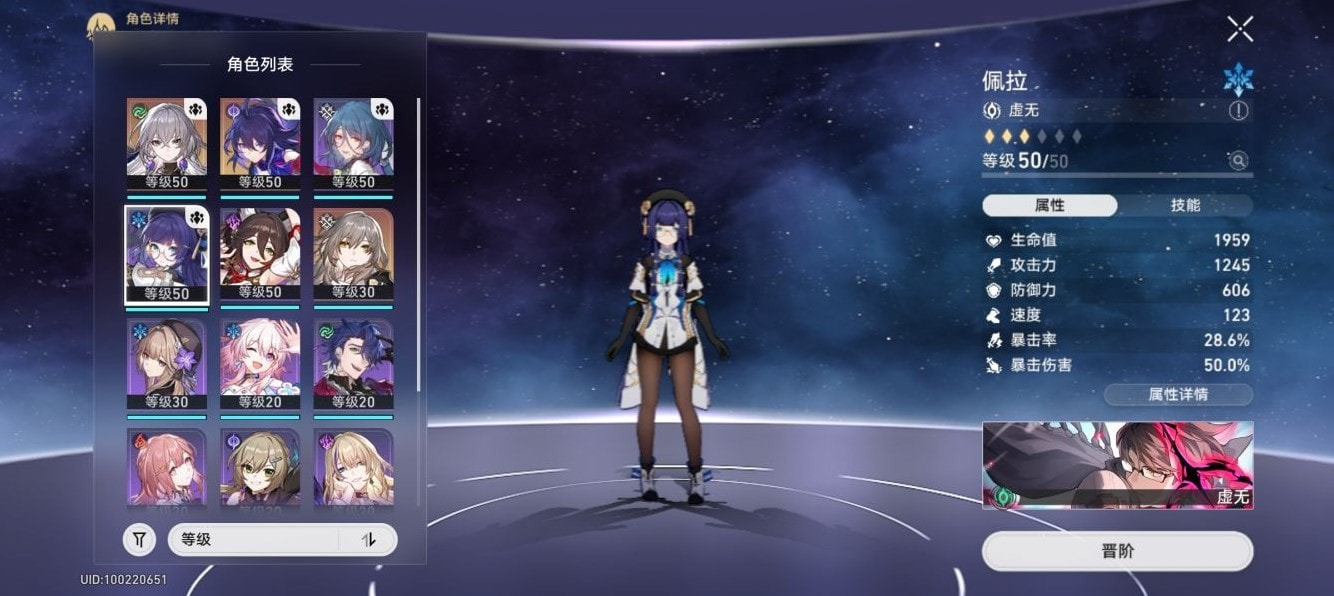
Task: Select Pela's highlighted character portrait
Action: point(166,254)
